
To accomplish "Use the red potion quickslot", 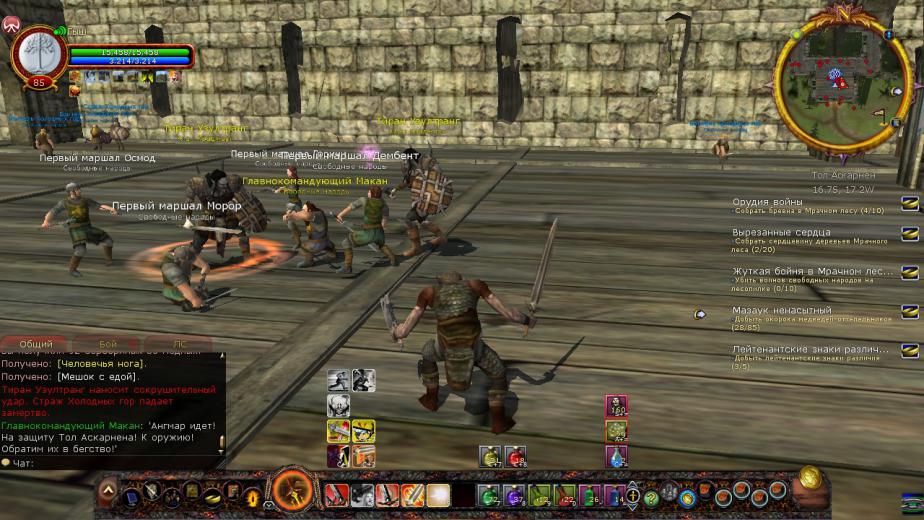I will [x=515, y=456].
